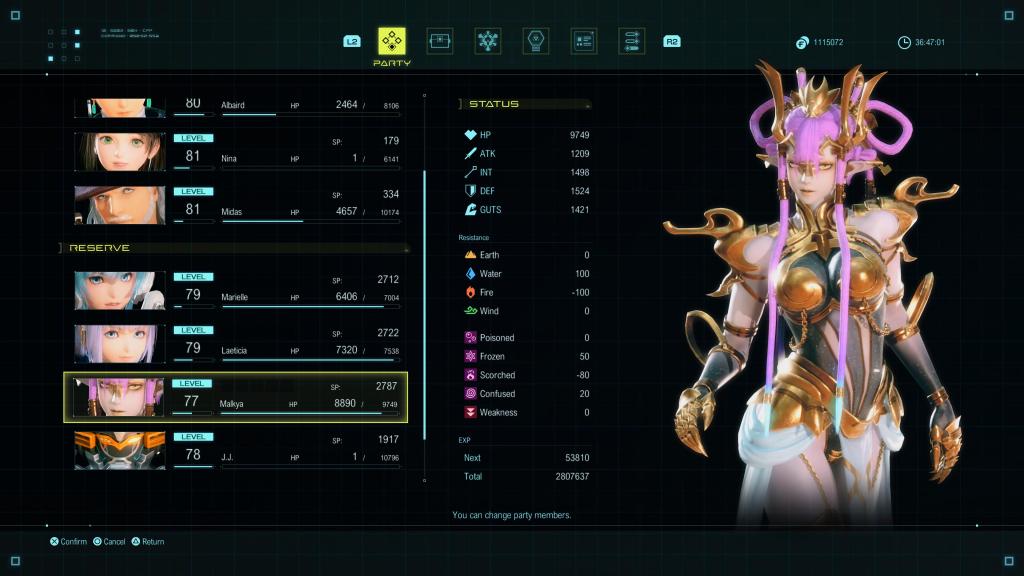Click Malkya's highlighted reserve row
Image resolution: width=1024 pixels, height=576 pixels.
point(290,397)
